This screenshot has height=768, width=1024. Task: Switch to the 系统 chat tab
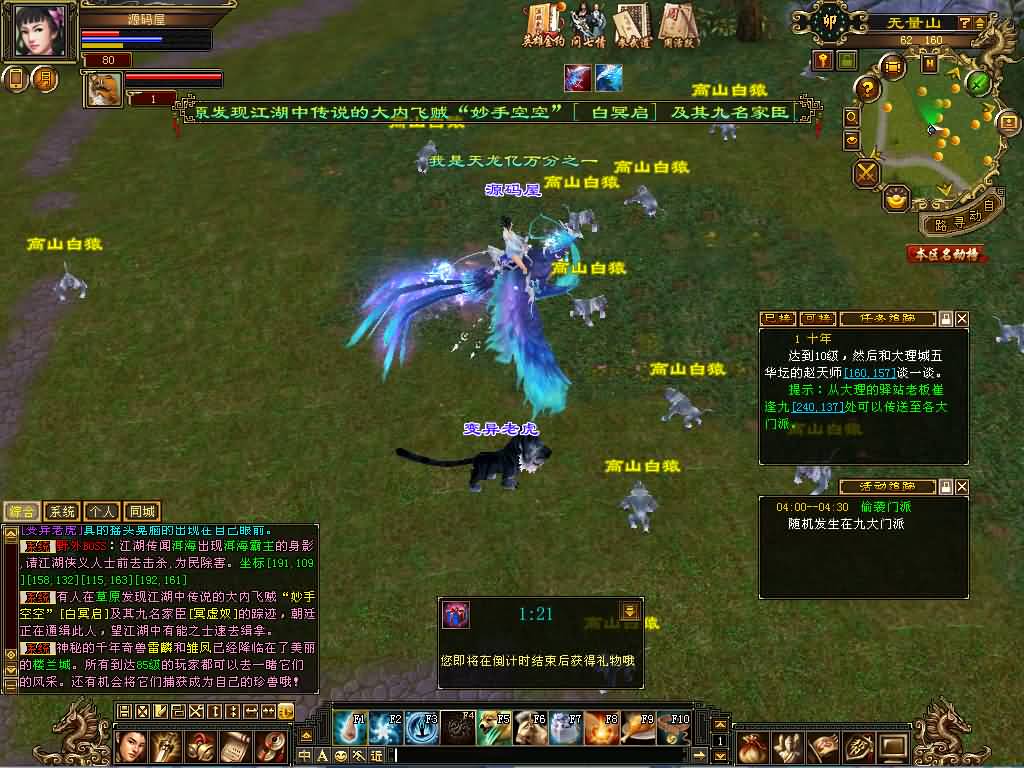[x=63, y=512]
